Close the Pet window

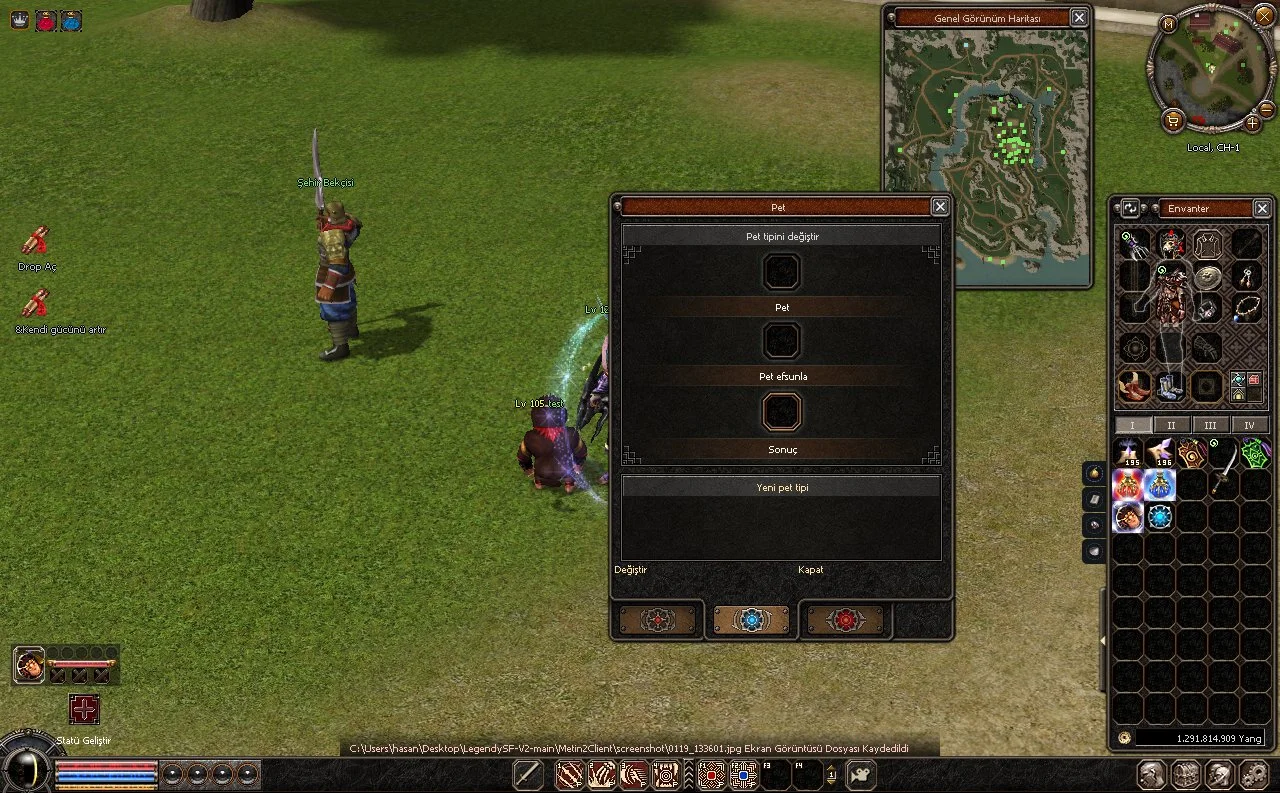[x=940, y=207]
